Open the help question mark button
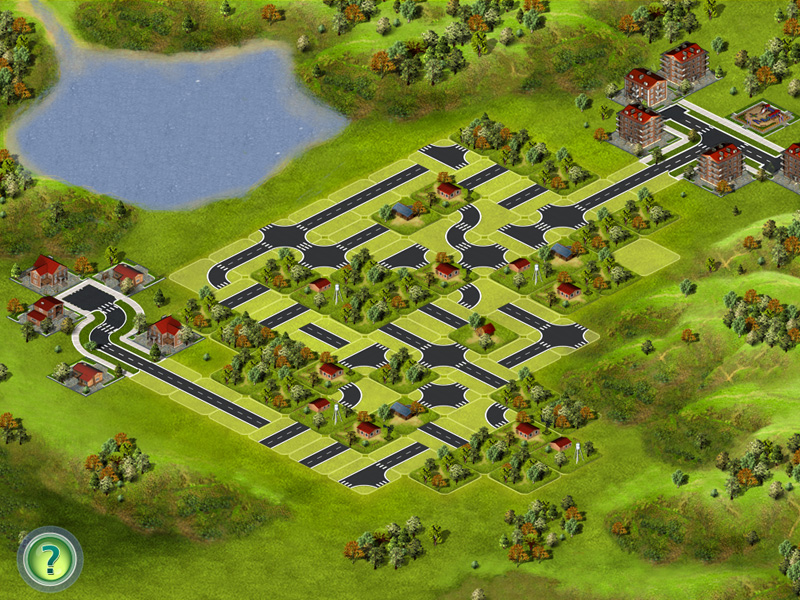800x600 pixels. (x=50, y=559)
